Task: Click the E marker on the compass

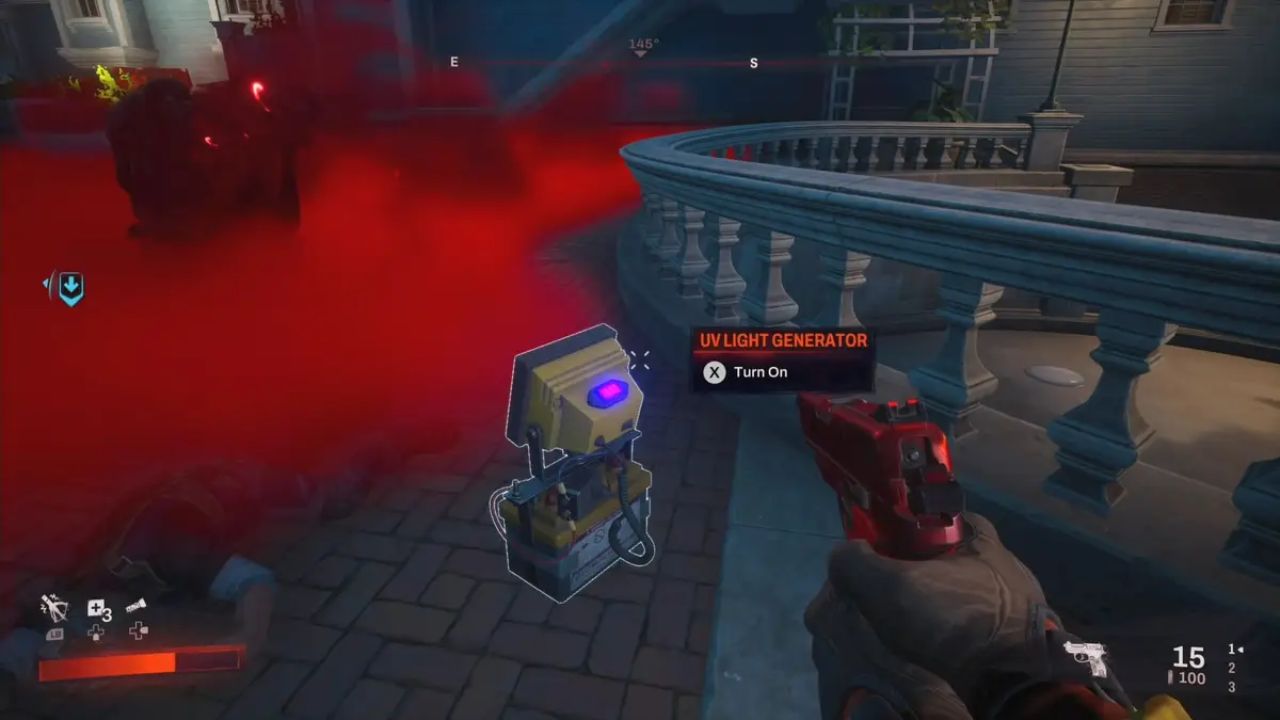Action: [455, 62]
